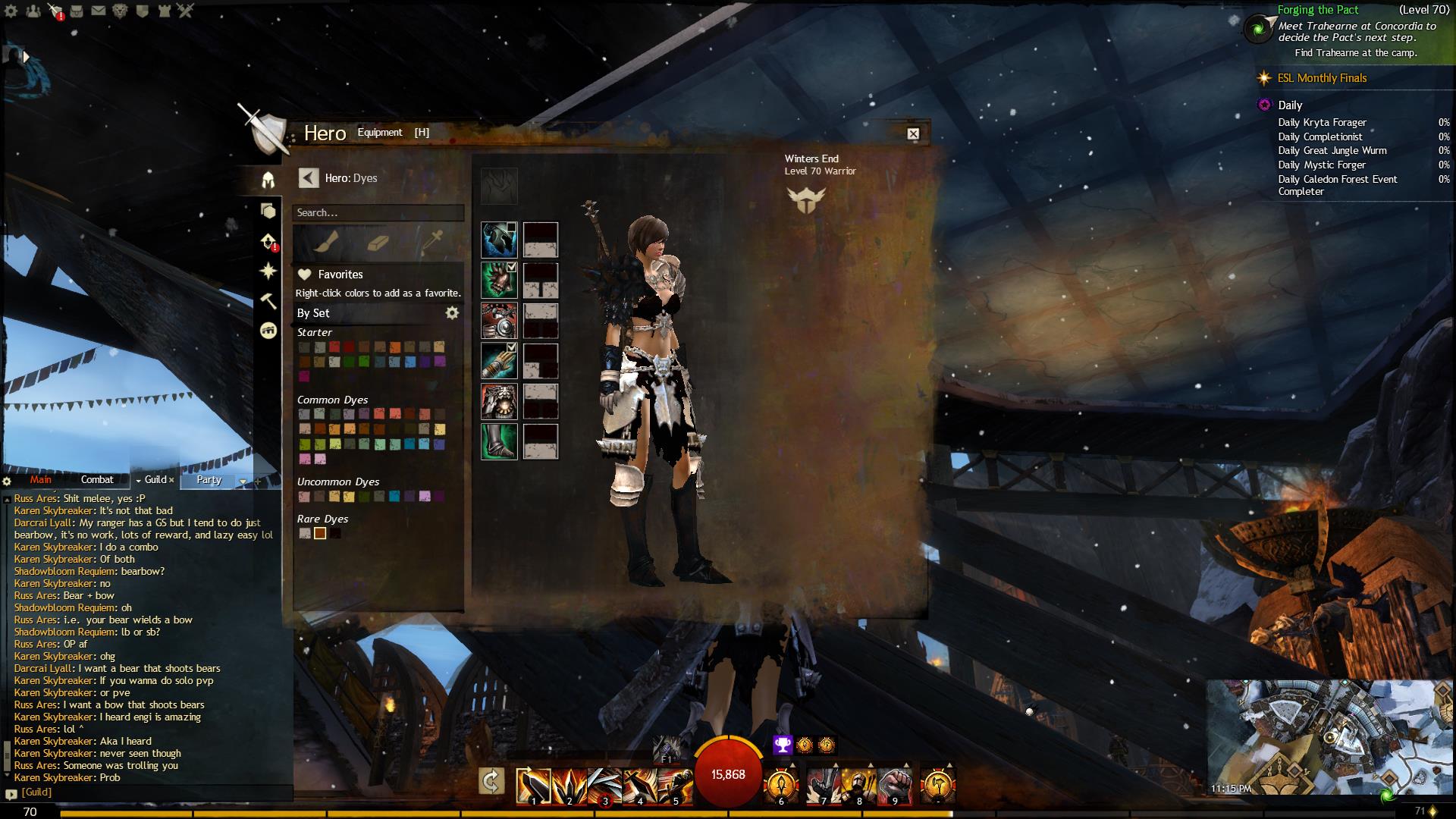Select the dye eyedropper tool
The width and height of the screenshot is (1456, 819).
(432, 242)
